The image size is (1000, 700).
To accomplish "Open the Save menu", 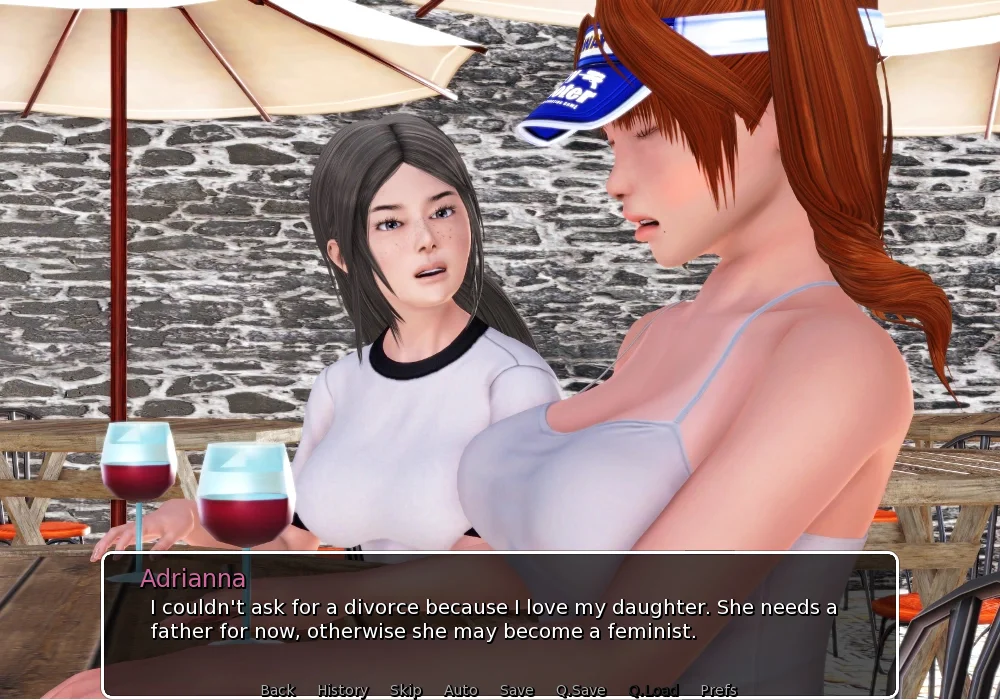I will click(x=516, y=690).
